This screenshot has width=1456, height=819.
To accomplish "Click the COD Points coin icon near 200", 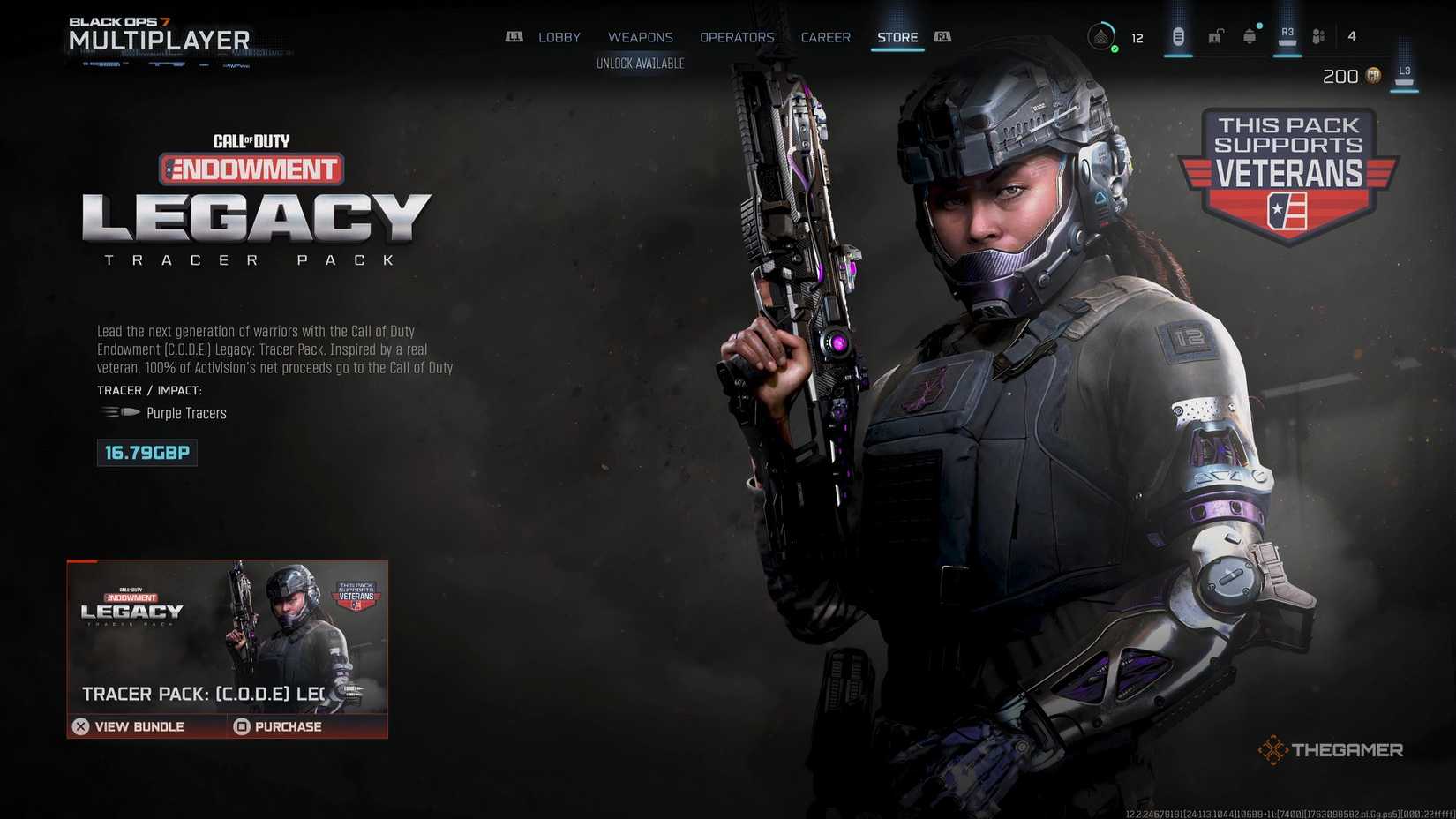I will 1373,77.
